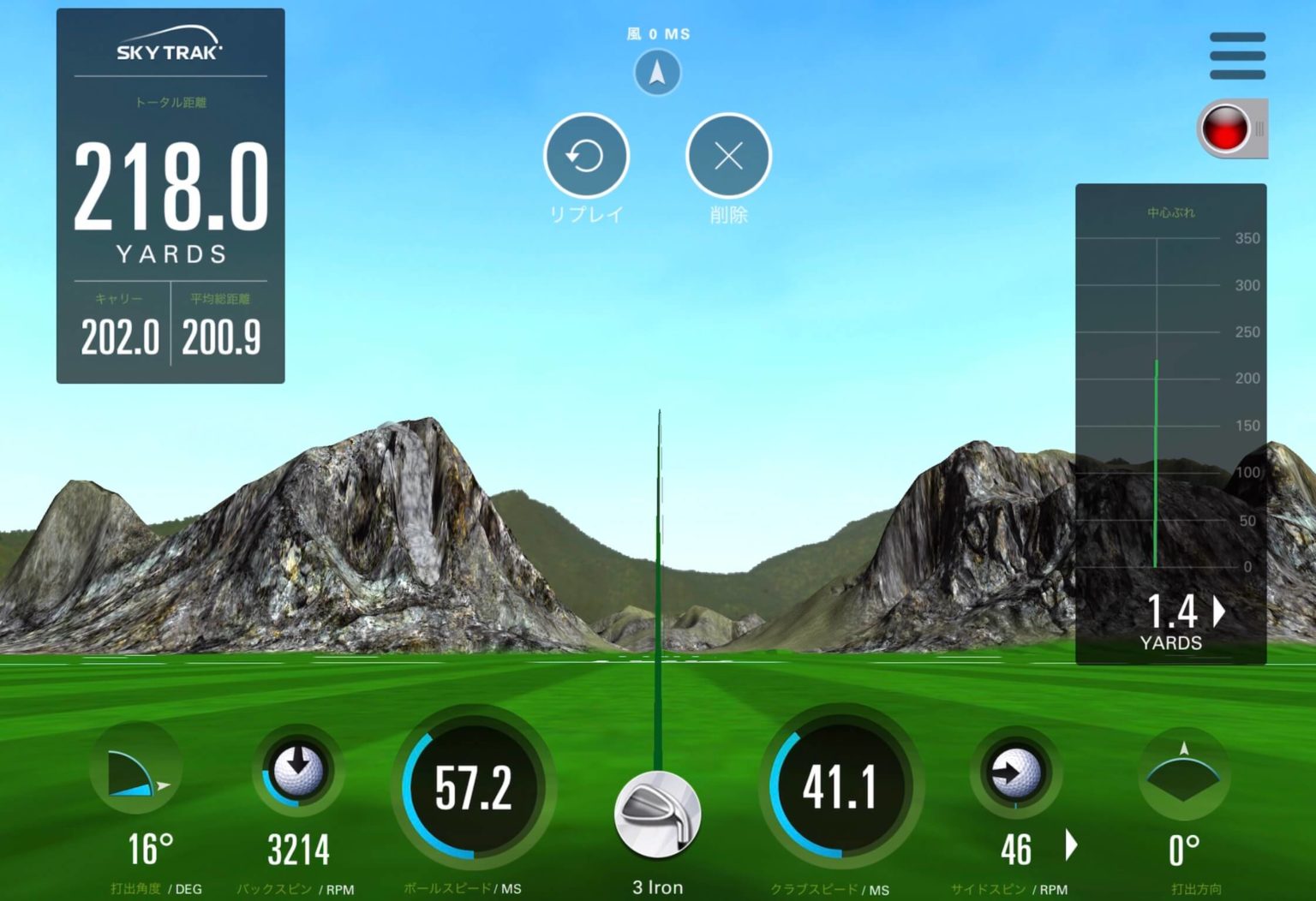Tap the total distance 218.0 yards panel
Screen dimensions: 1316x901
pos(170,195)
